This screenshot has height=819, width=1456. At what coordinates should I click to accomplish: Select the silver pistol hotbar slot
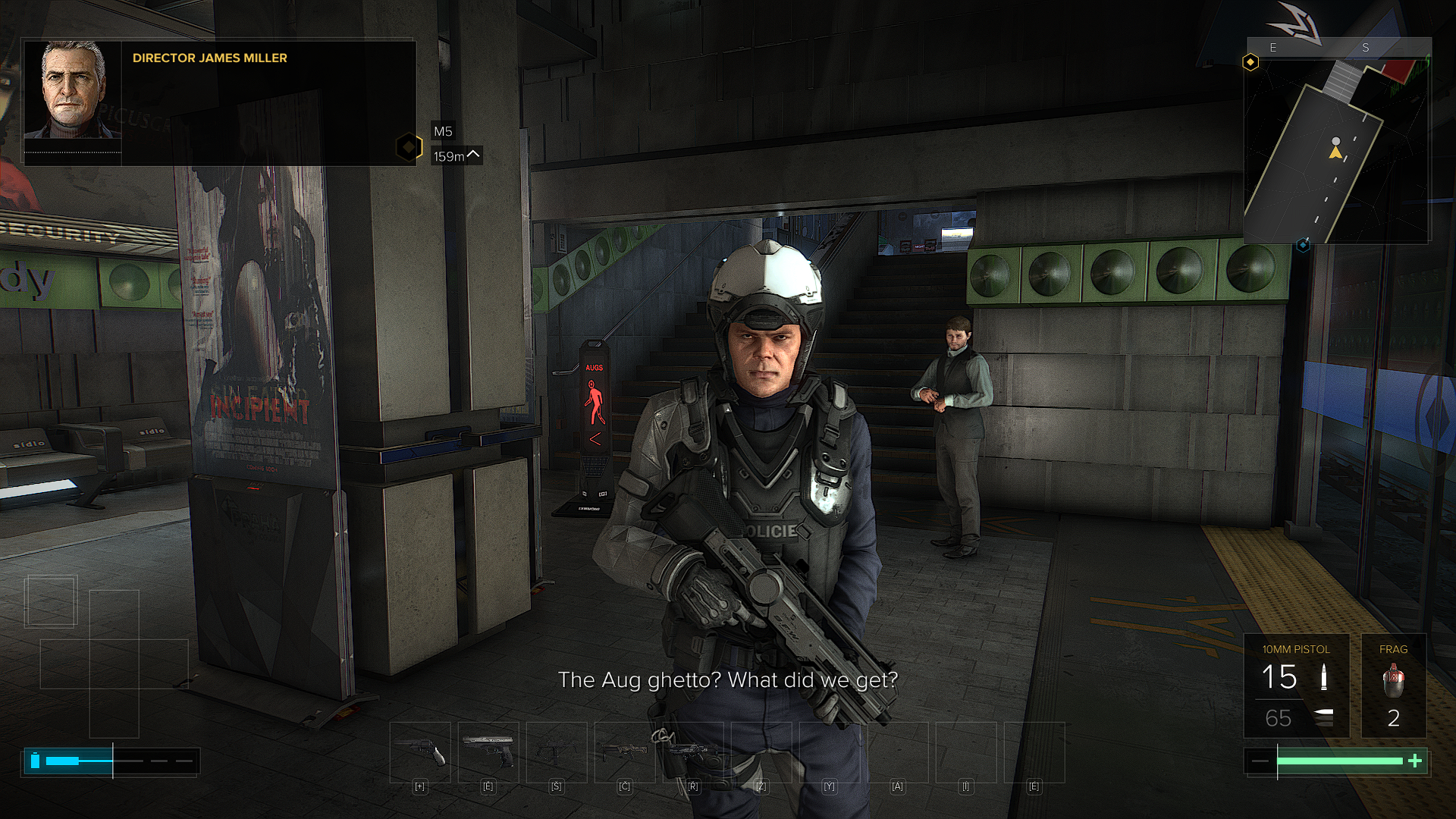(x=488, y=752)
